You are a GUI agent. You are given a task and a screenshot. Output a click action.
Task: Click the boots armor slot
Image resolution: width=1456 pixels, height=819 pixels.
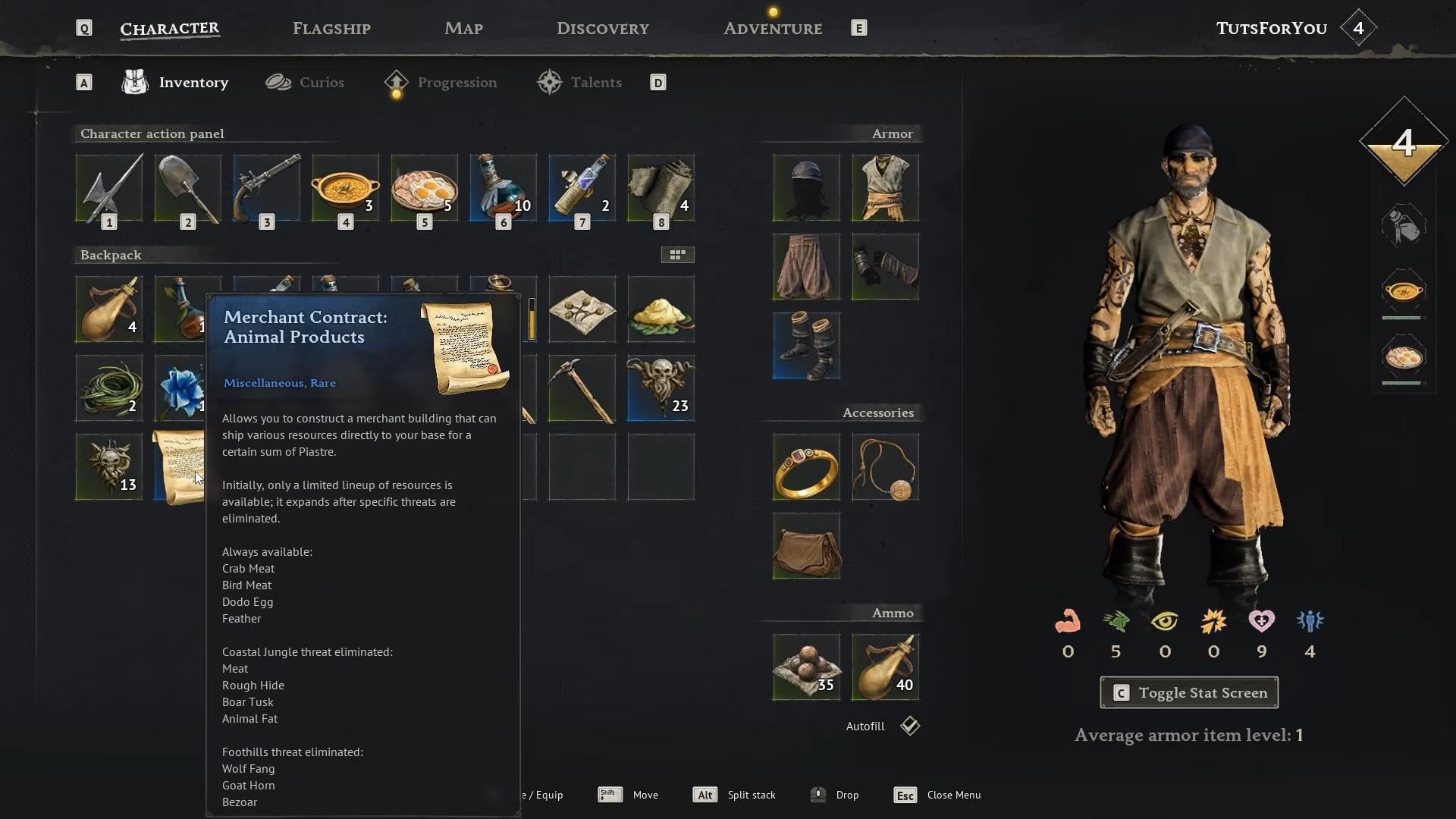(806, 346)
